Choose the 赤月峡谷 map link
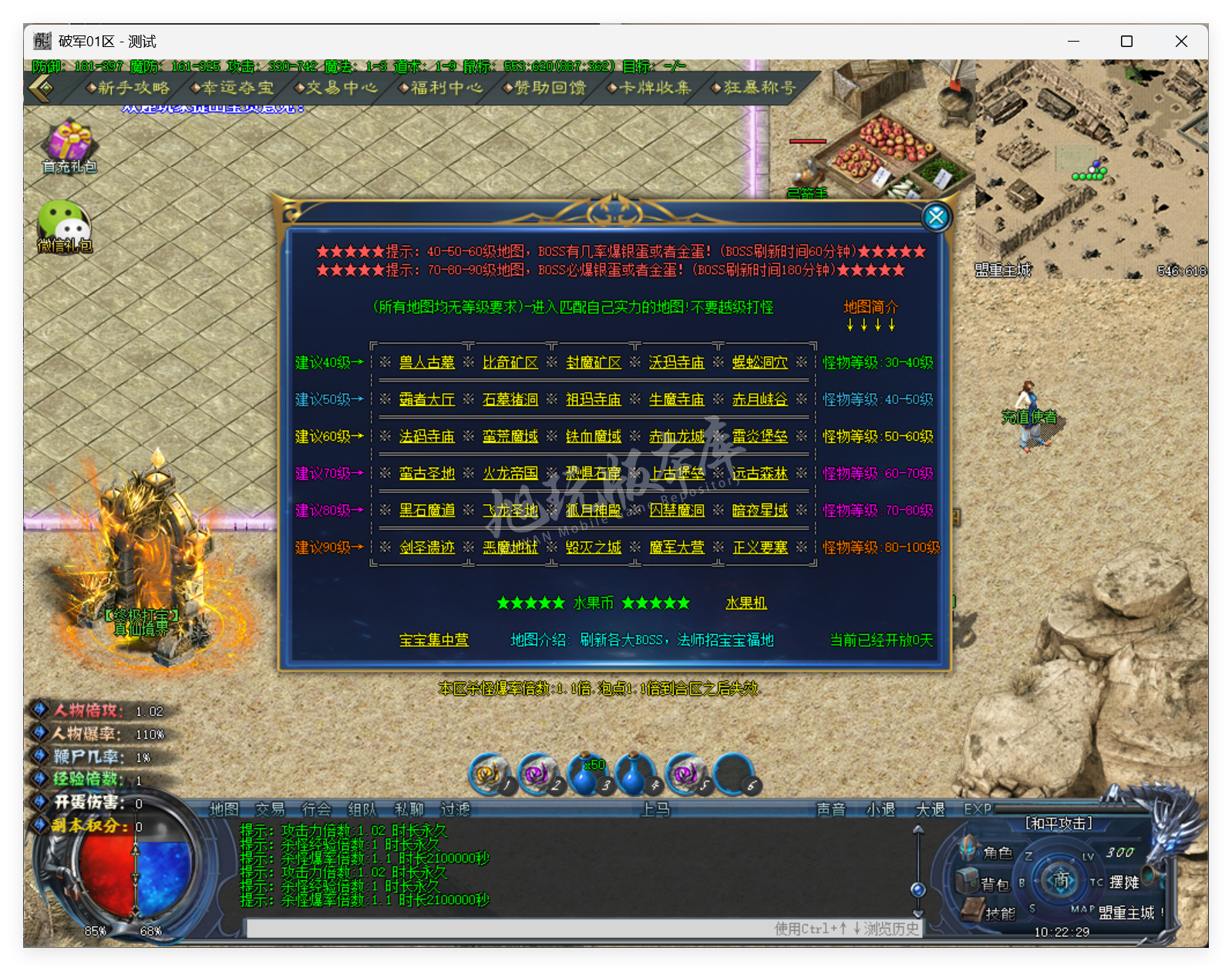Screen dimensions: 1232x971 [x=760, y=399]
